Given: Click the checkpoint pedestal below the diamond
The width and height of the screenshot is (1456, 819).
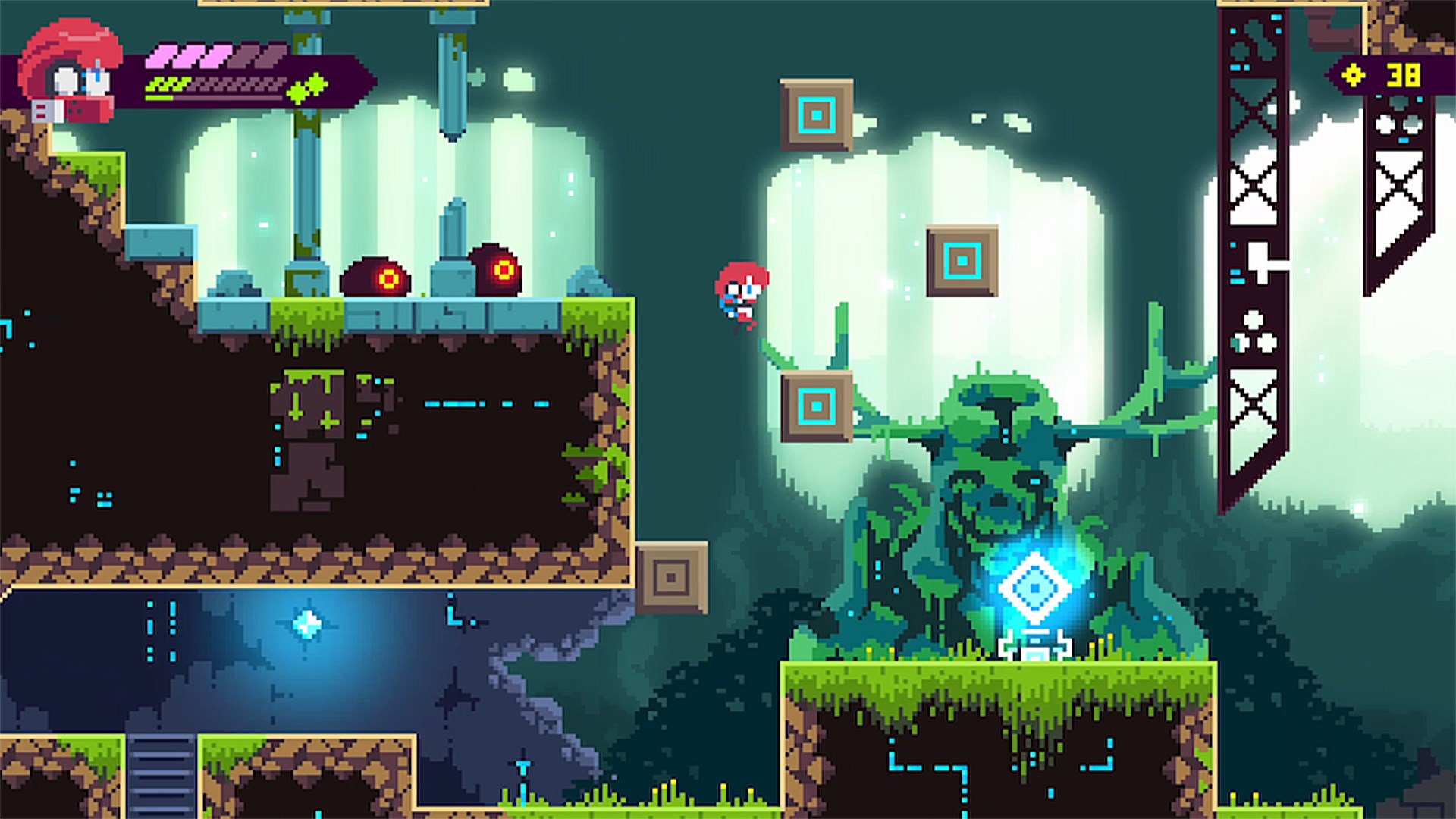Looking at the screenshot, I should point(1036,646).
